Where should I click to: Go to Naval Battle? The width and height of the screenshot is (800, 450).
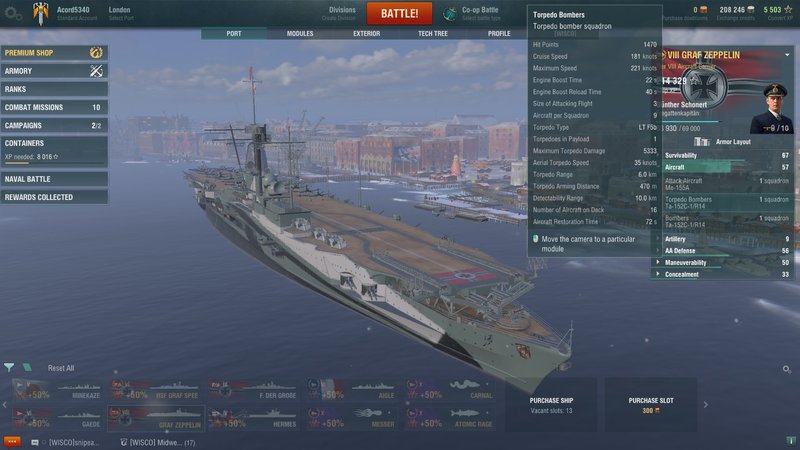tap(54, 179)
